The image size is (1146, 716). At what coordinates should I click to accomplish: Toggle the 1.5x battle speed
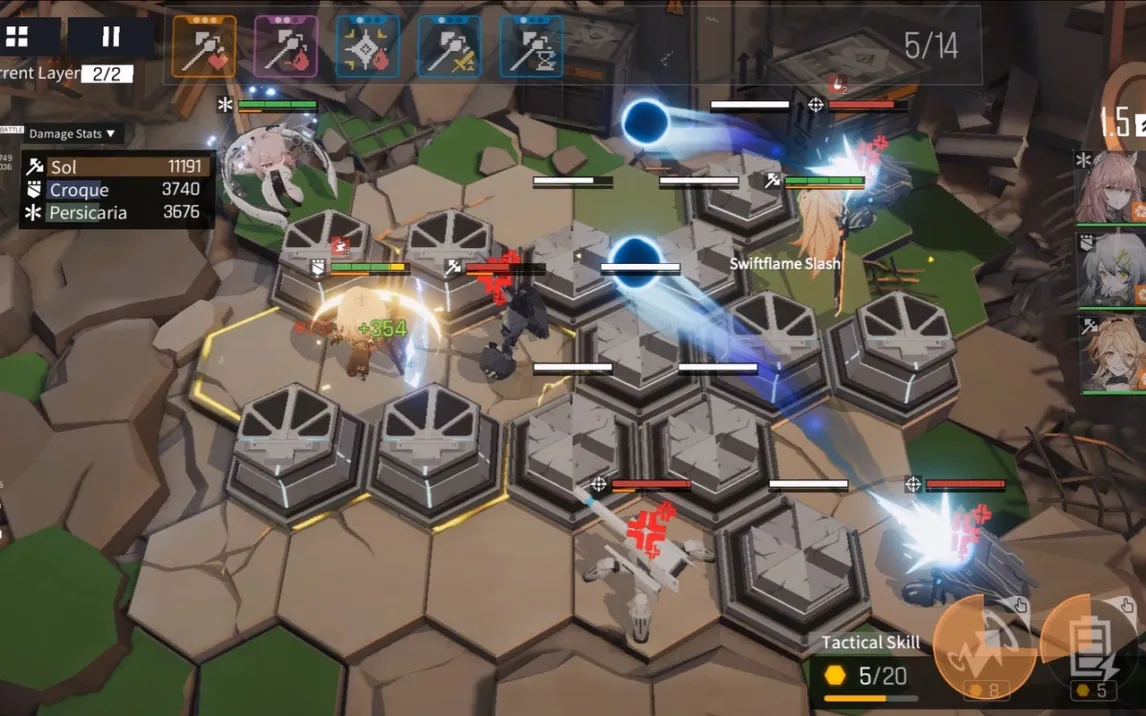pyautogui.click(x=1122, y=123)
